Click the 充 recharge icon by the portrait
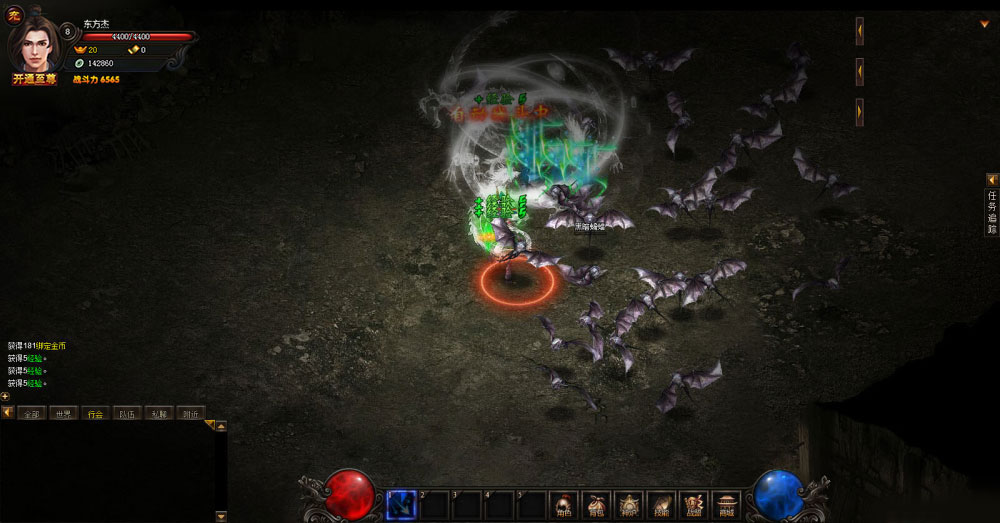This screenshot has height=523, width=1000. [15, 14]
